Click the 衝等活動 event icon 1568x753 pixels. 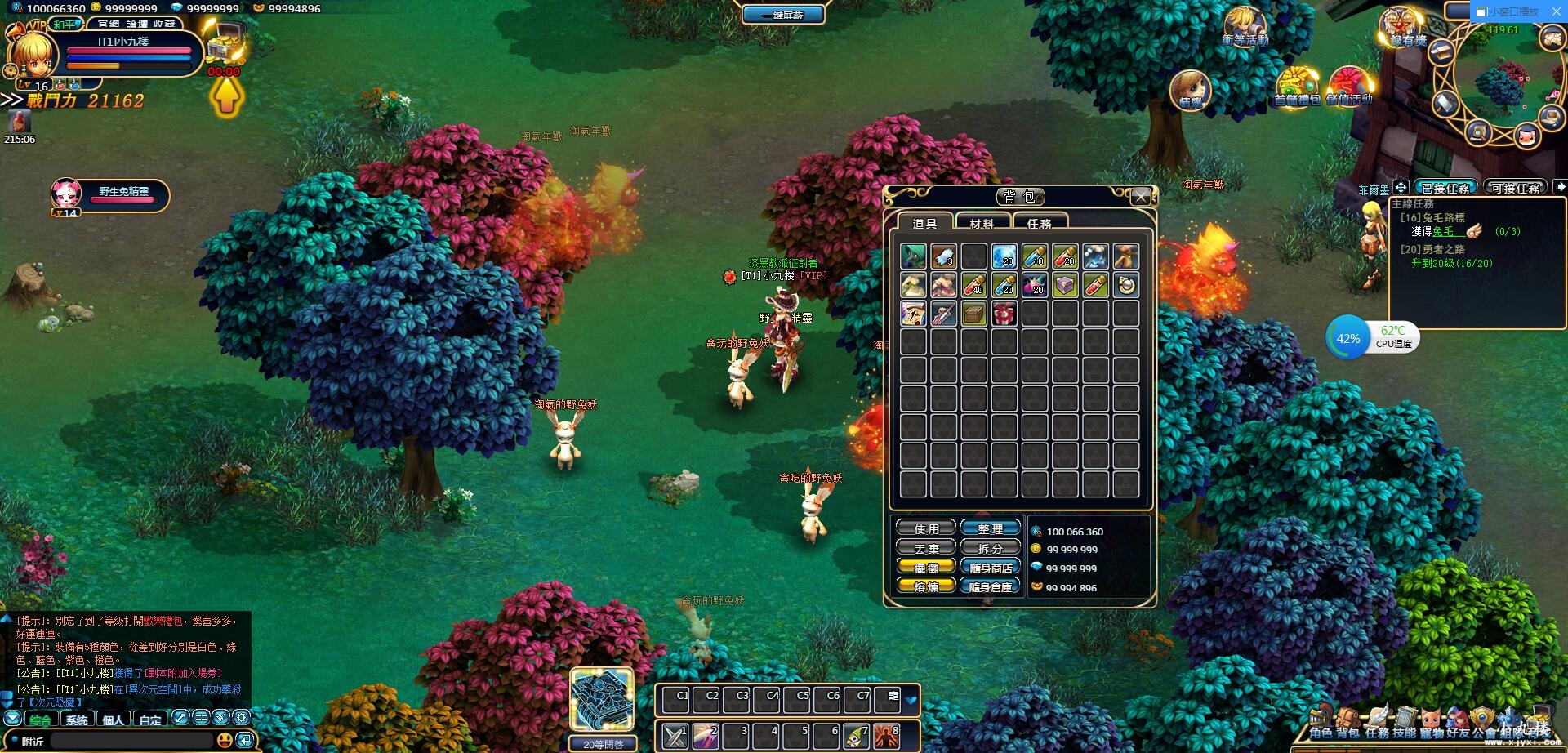pyautogui.click(x=1244, y=29)
